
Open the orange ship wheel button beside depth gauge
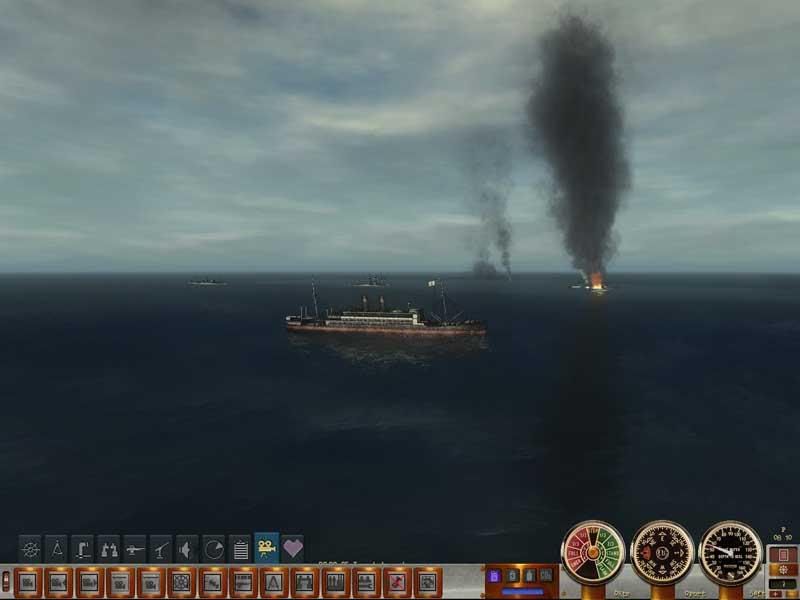[781, 569]
